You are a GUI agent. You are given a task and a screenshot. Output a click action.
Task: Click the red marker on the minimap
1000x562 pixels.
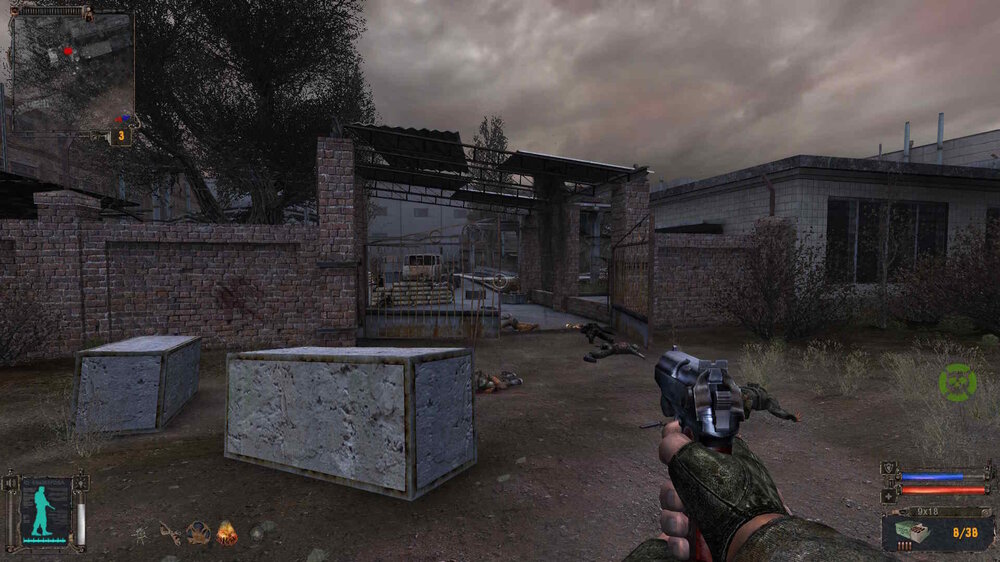(68, 49)
